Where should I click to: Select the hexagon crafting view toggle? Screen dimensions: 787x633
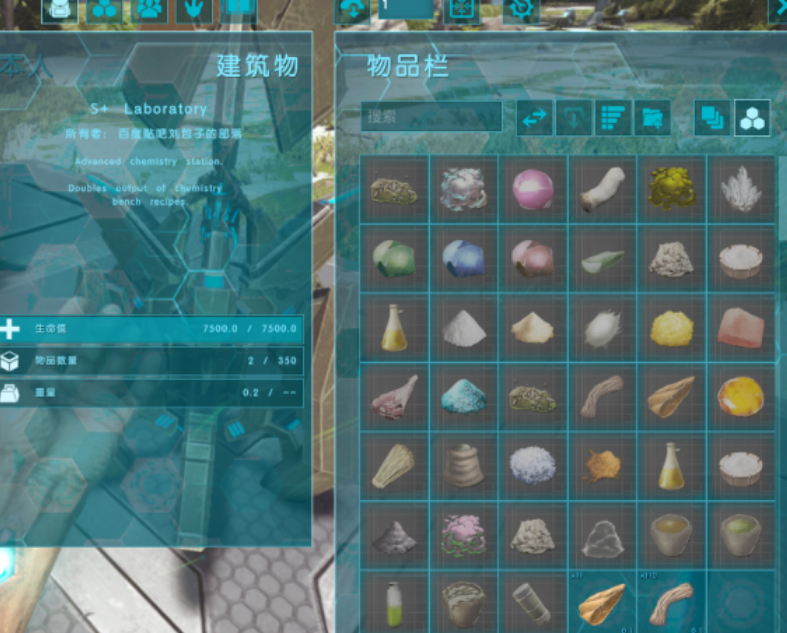(752, 117)
